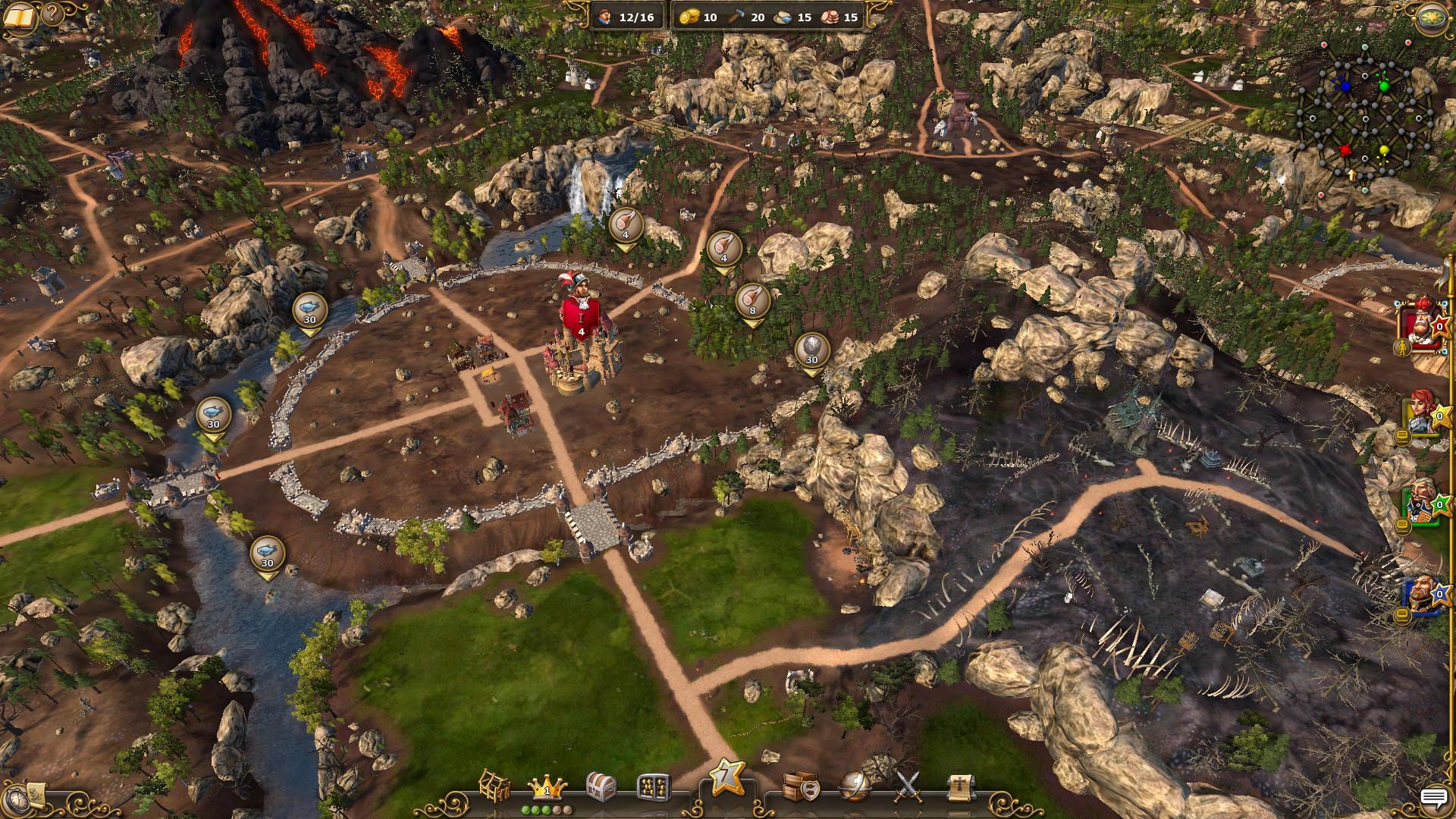Click the node-network minimap
Image resolution: width=1456 pixels, height=819 pixels.
click(x=1365, y=114)
